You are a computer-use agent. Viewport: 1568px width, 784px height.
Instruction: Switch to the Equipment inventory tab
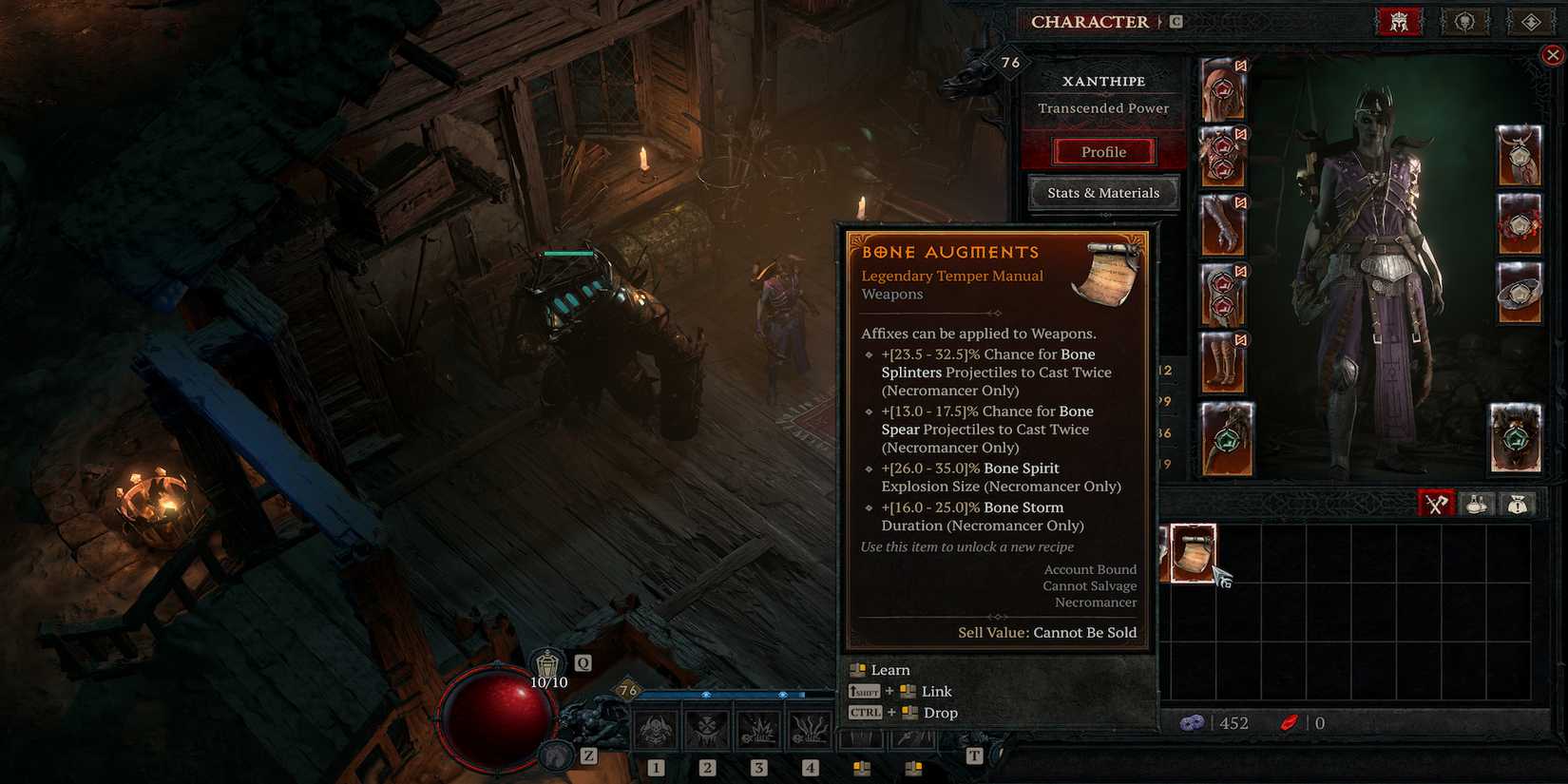pos(1435,503)
